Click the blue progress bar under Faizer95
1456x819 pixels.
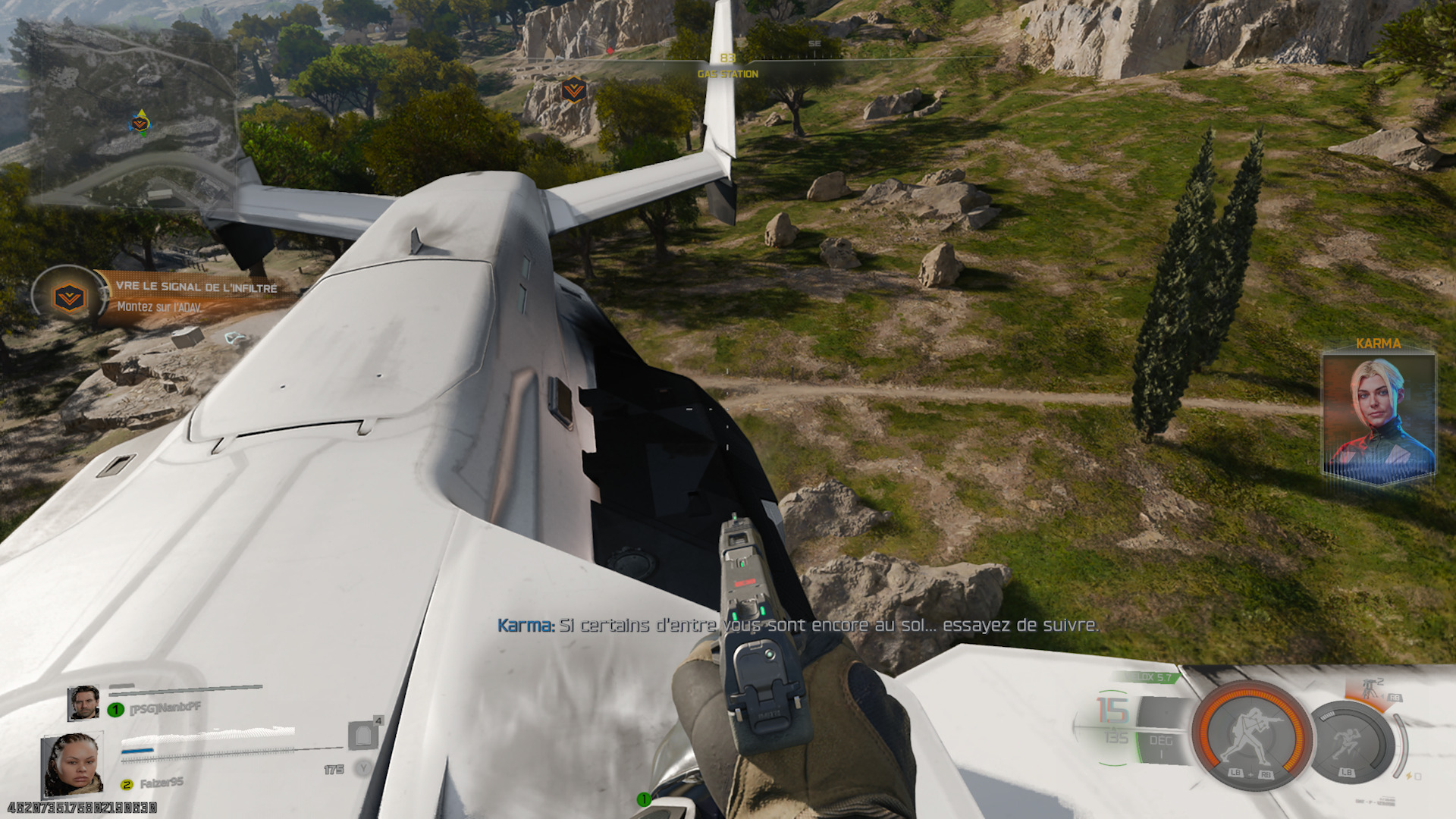click(137, 751)
